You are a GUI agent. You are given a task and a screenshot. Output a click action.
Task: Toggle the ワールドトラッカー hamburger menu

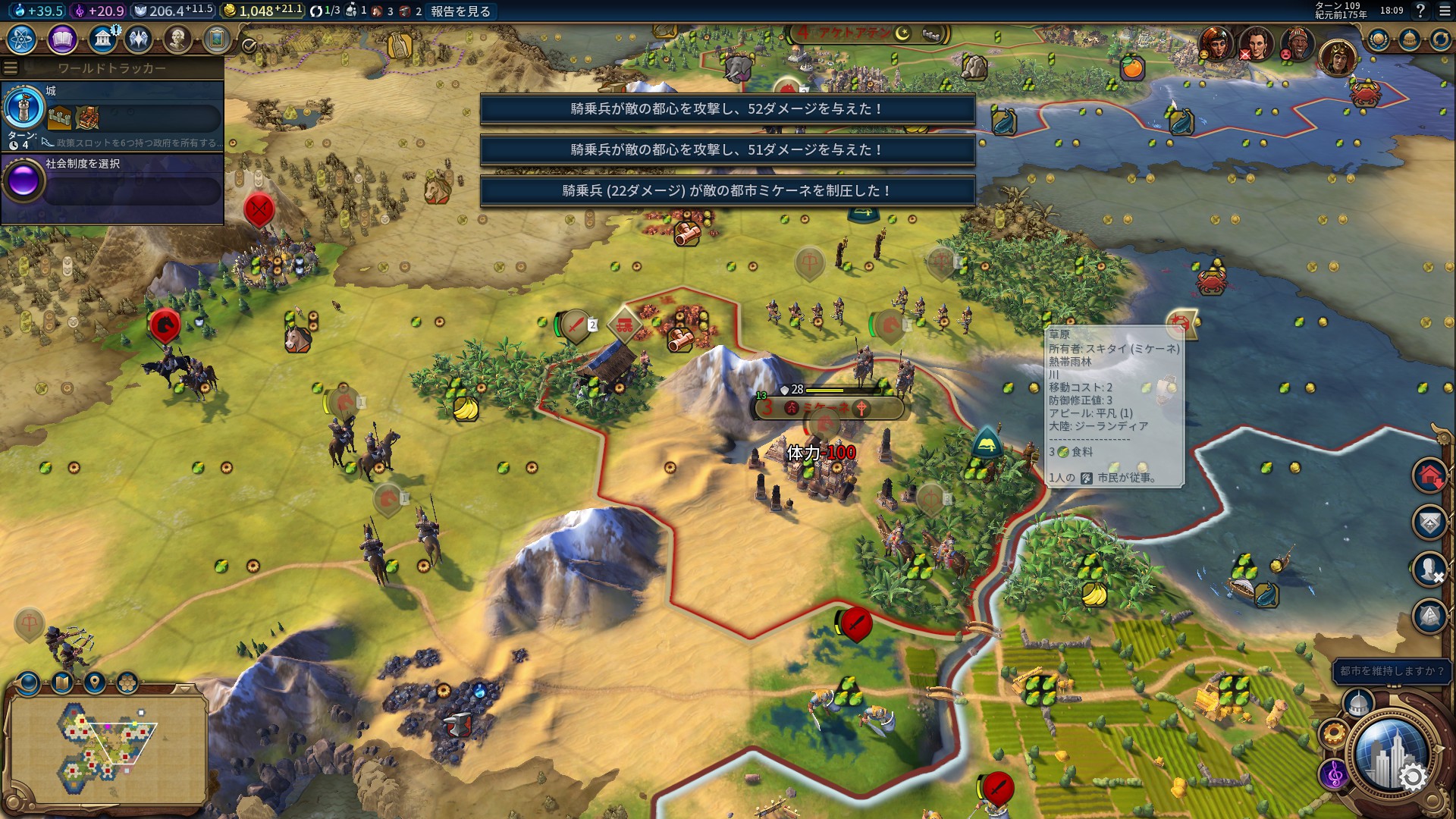pyautogui.click(x=11, y=68)
